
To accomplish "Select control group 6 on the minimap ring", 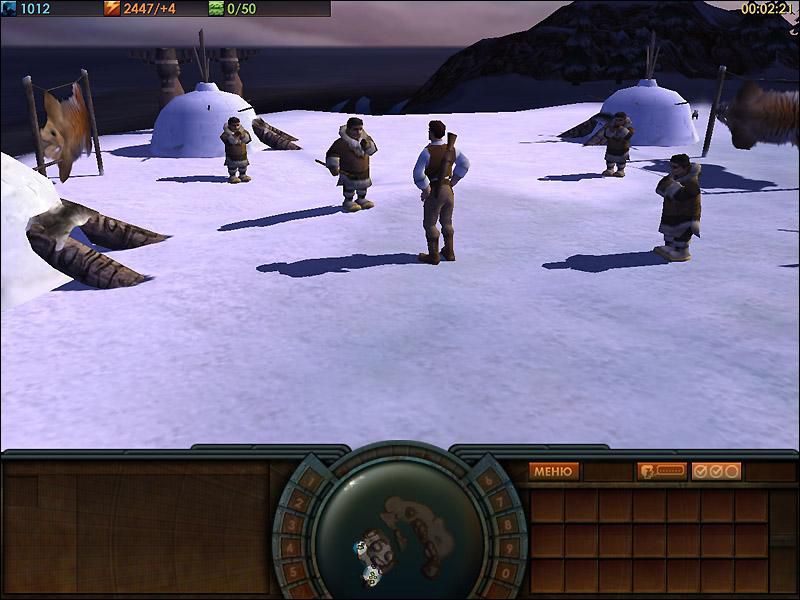I will coord(486,480).
